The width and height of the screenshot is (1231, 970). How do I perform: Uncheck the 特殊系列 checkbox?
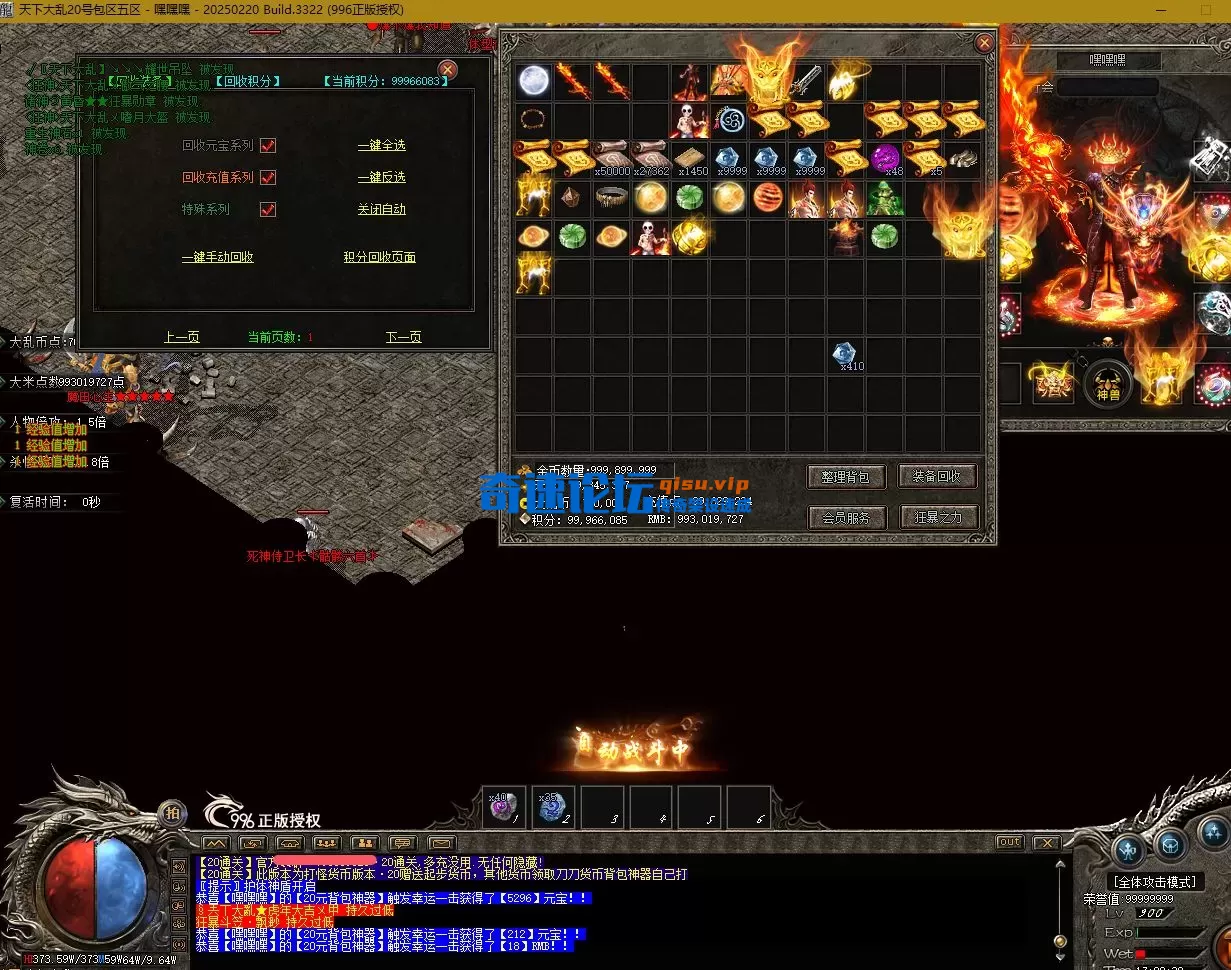268,210
